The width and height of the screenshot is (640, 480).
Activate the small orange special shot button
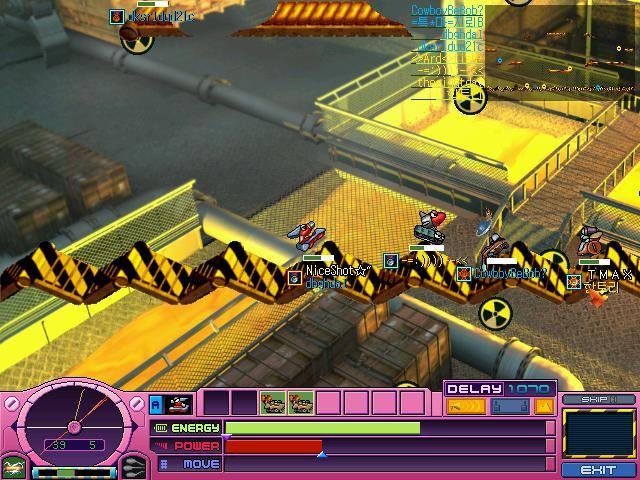click(544, 406)
